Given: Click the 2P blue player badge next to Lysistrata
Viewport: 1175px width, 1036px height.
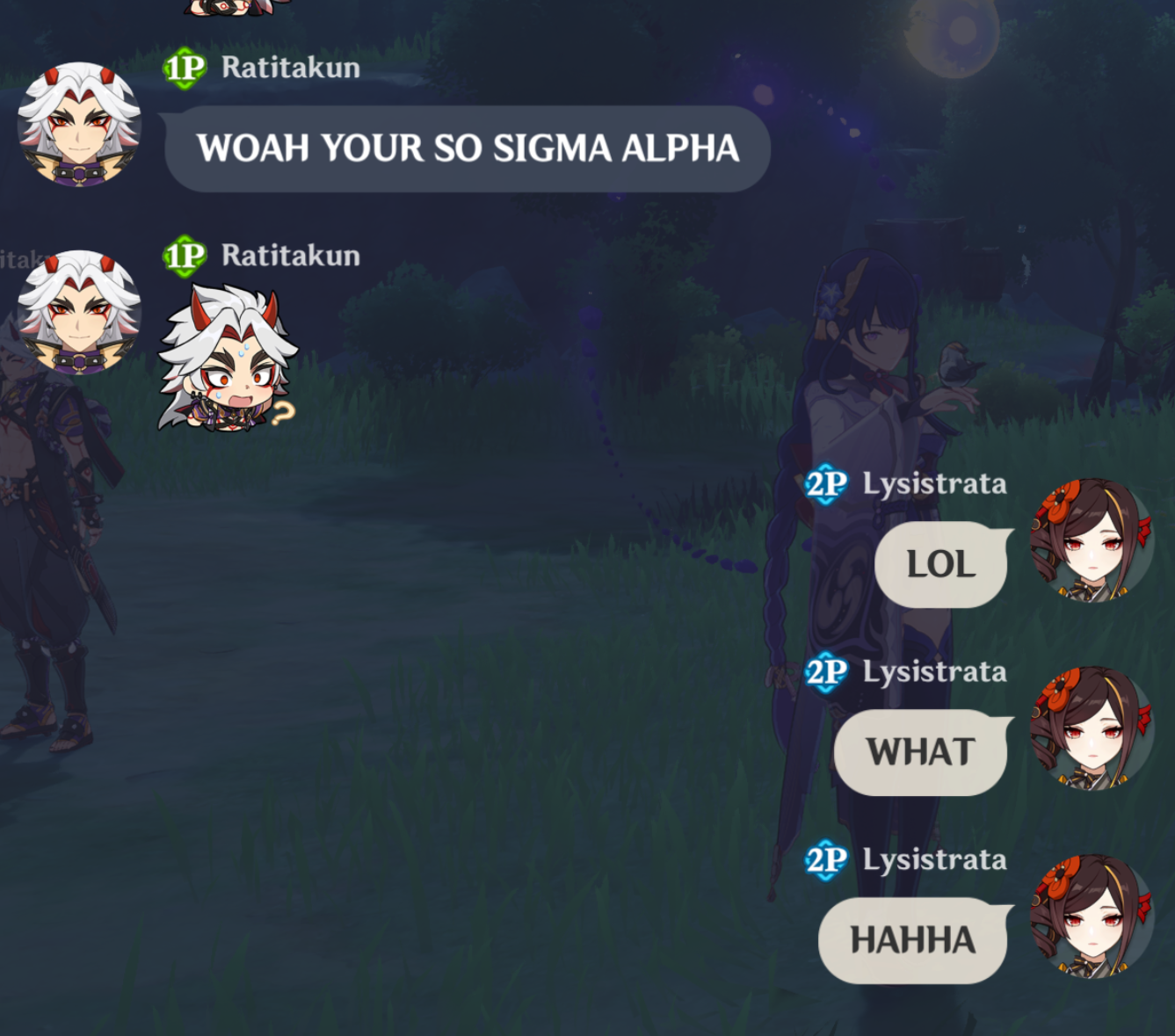Looking at the screenshot, I should click(x=827, y=482).
